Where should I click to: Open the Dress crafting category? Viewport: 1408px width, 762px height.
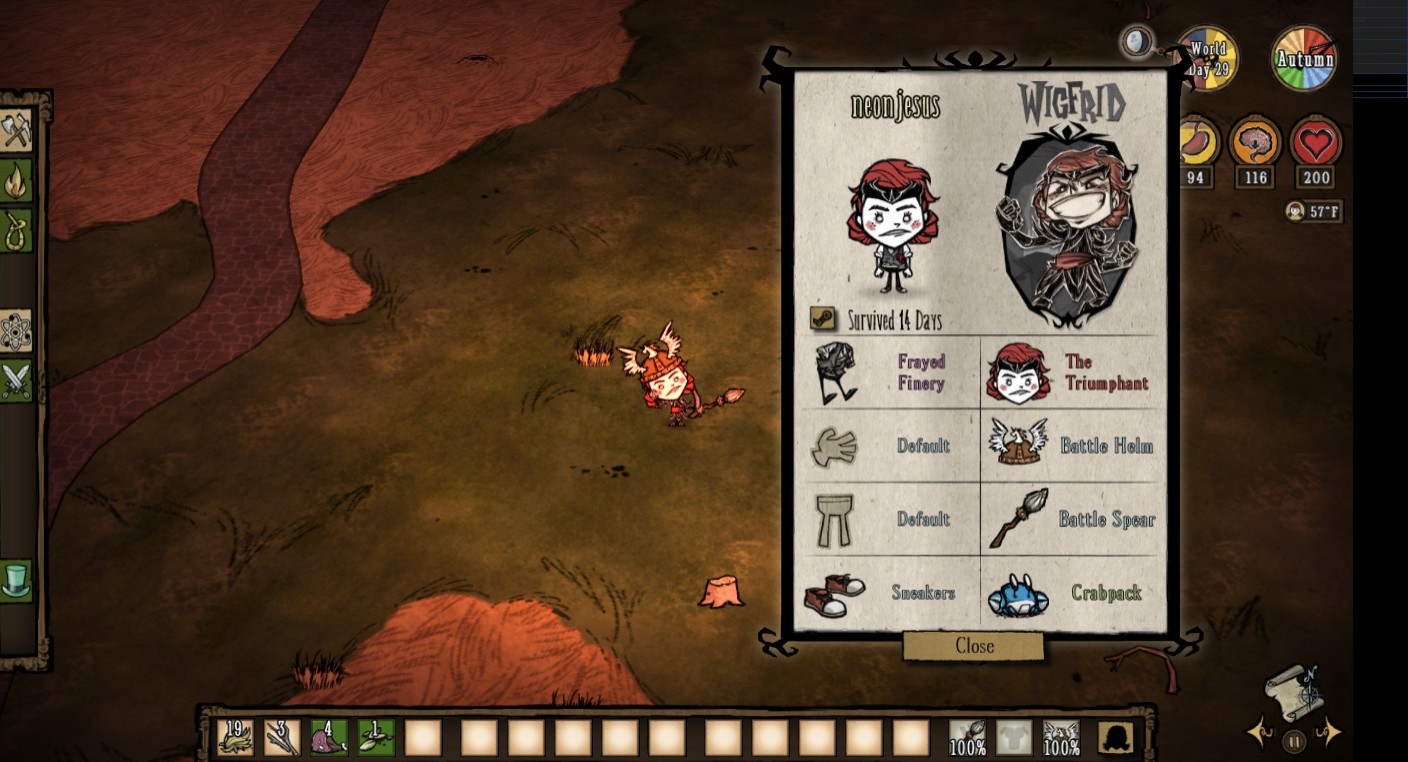(x=18, y=580)
